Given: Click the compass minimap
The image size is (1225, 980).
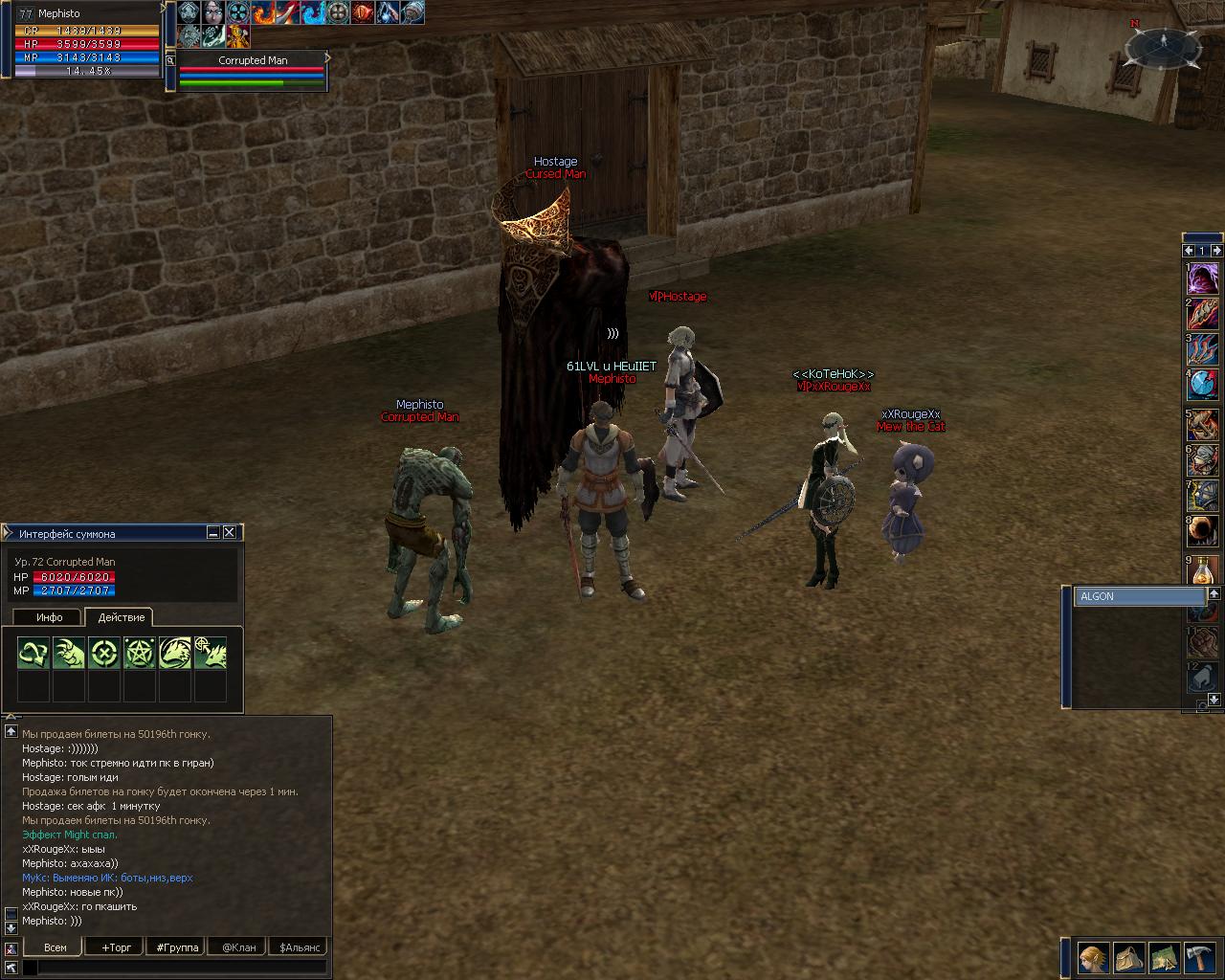Looking at the screenshot, I should (x=1164, y=44).
